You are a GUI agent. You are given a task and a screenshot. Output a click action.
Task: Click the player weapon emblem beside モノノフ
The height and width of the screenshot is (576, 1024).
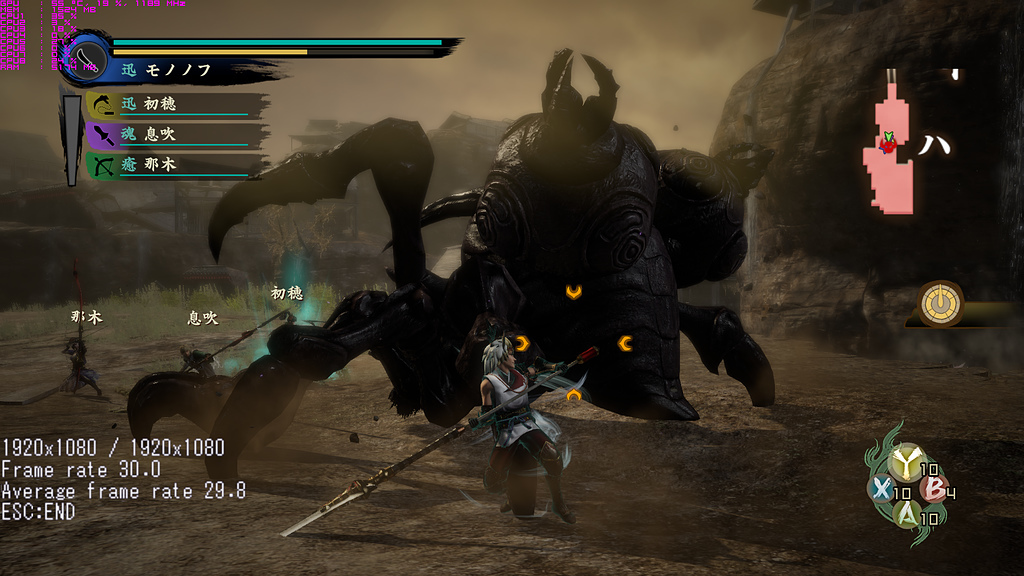coord(86,58)
